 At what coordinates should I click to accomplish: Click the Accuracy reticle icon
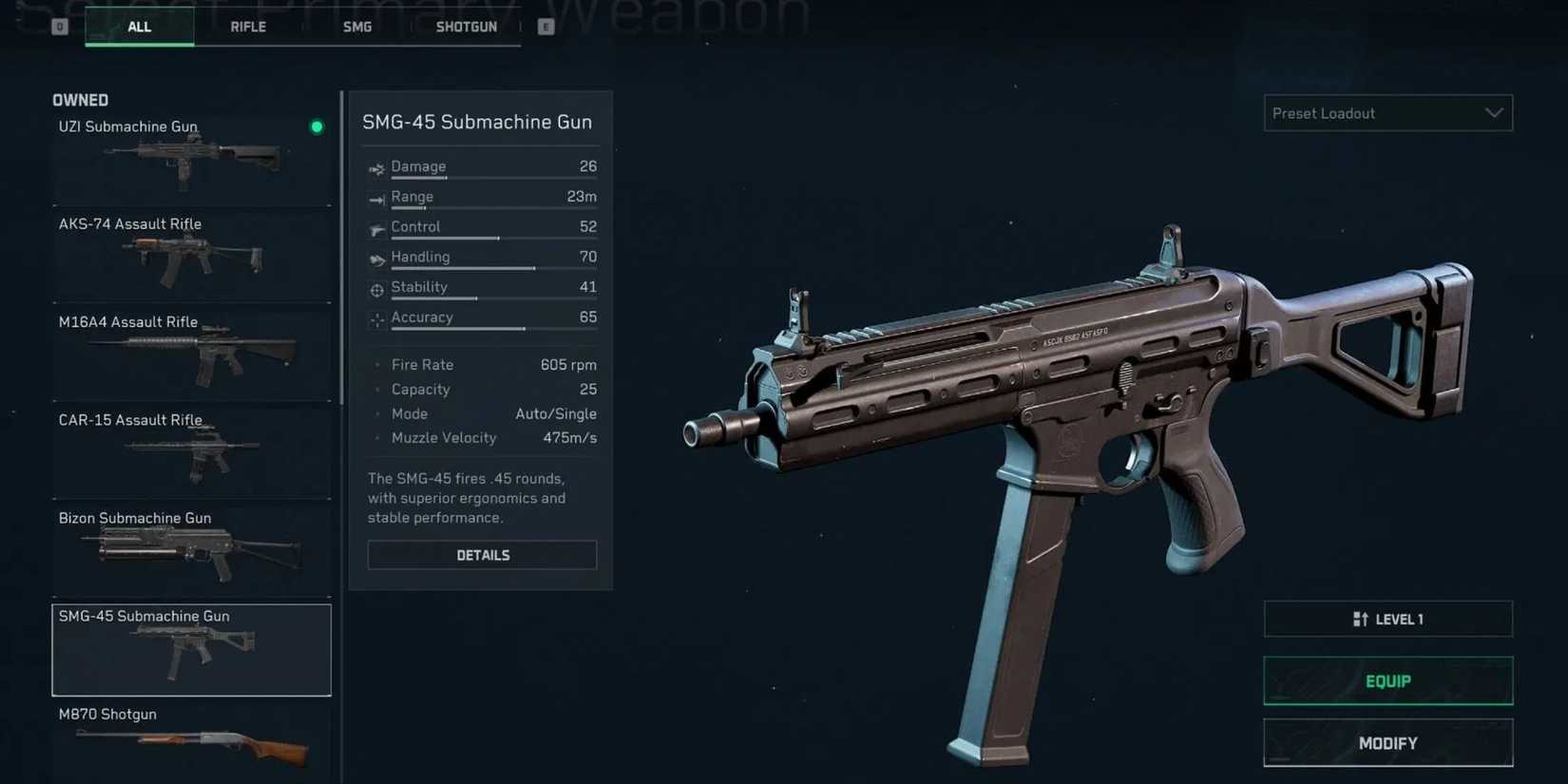376,317
